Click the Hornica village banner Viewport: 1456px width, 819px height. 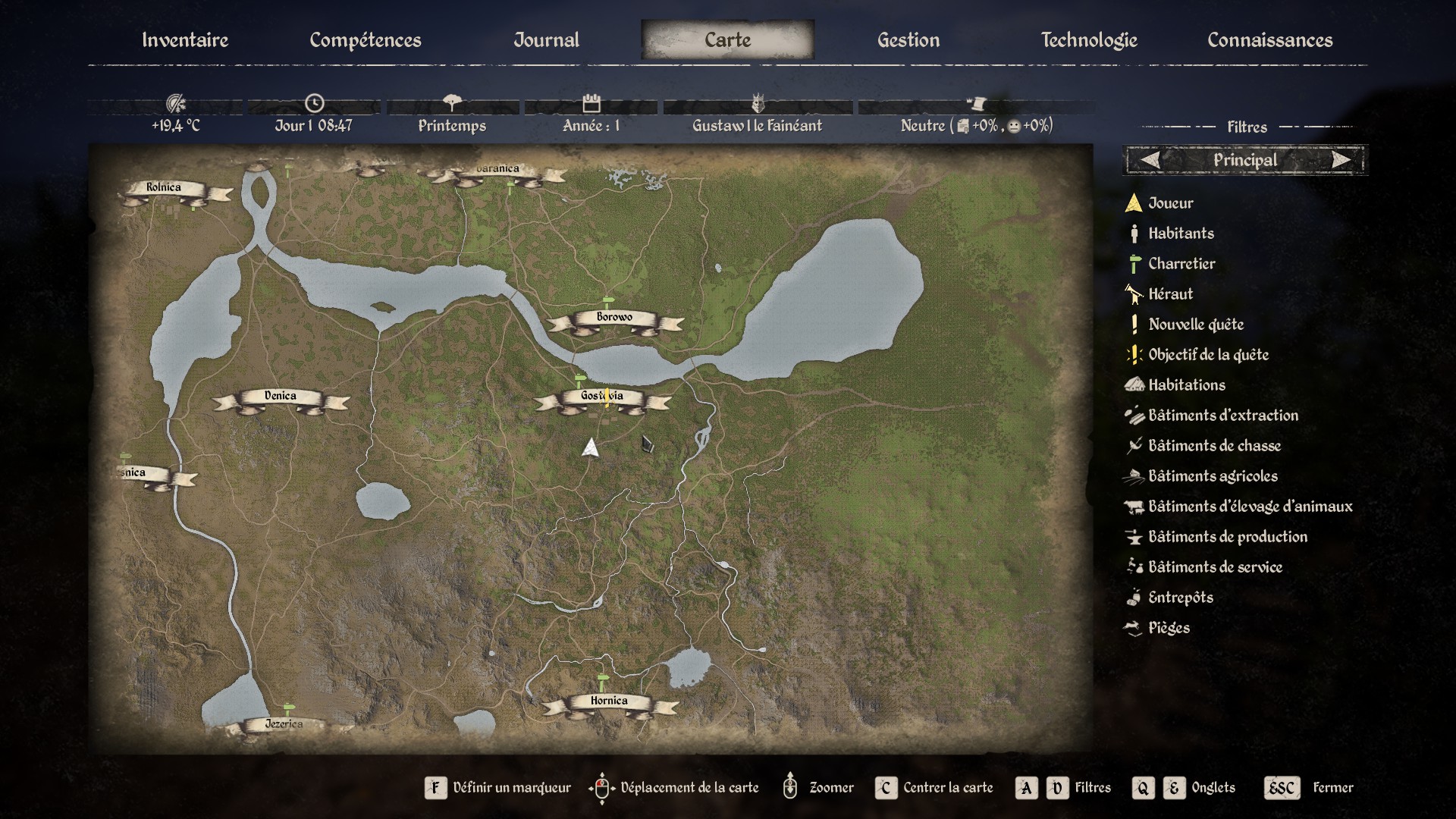pos(609,701)
